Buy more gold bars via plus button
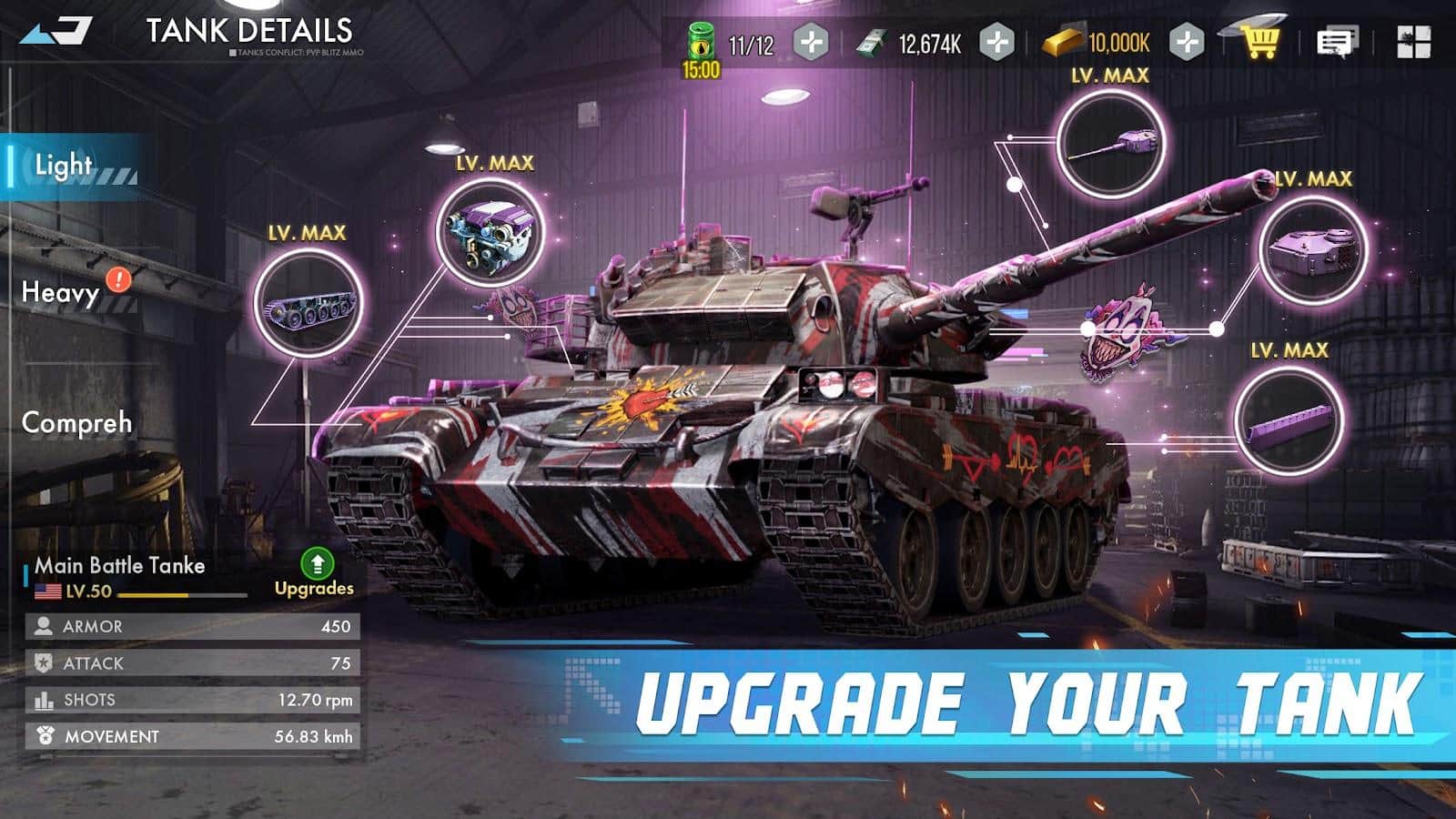 pos(1187,42)
